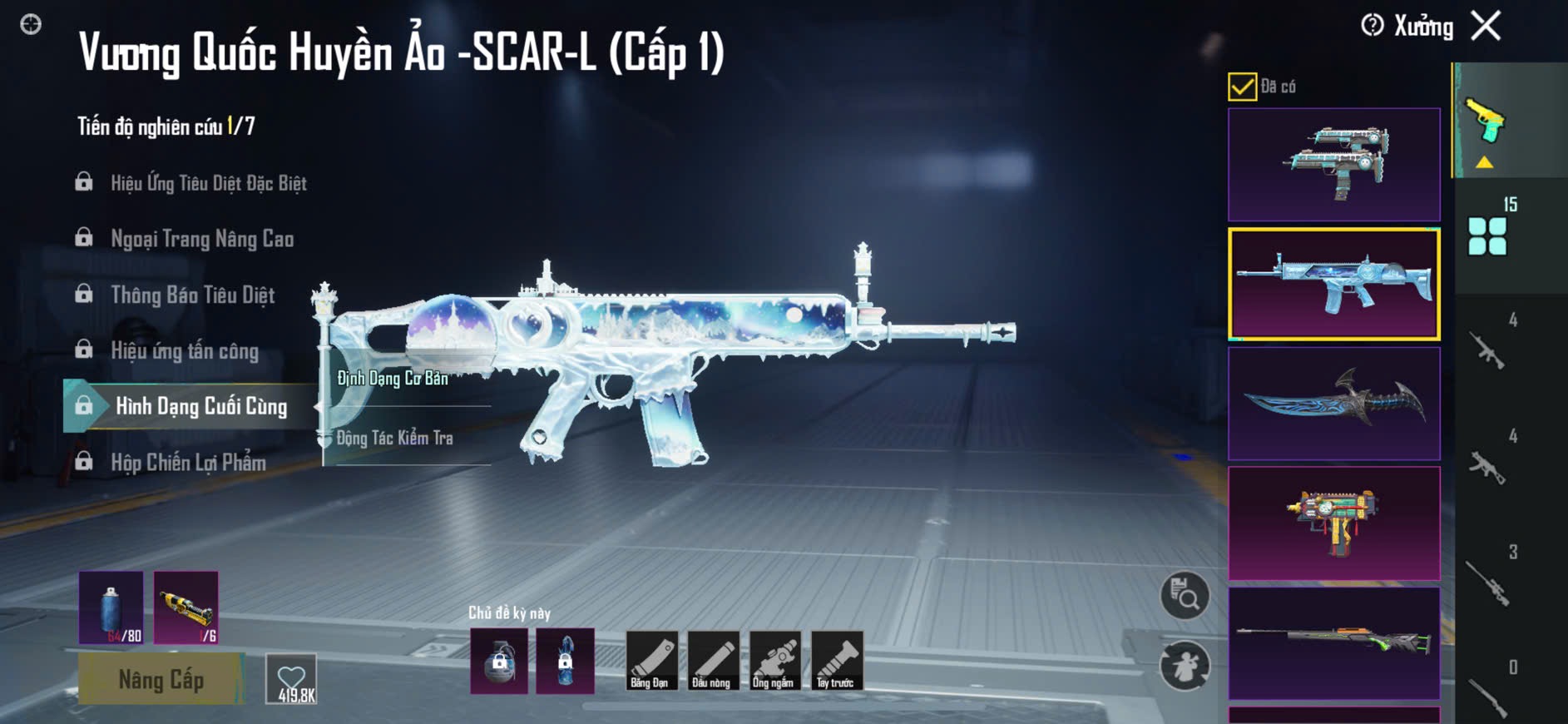Viewport: 1568px width, 724px height.
Task: Open Hộp Chiến Lợi Phẩm entry
Action: (188, 463)
